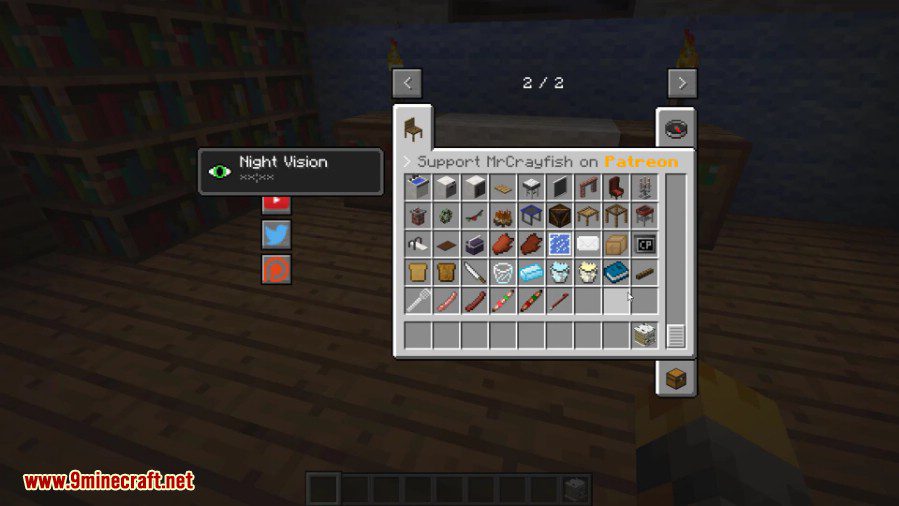Screen dimensions: 899x506
Task: Take the red armchair item
Action: coord(615,187)
